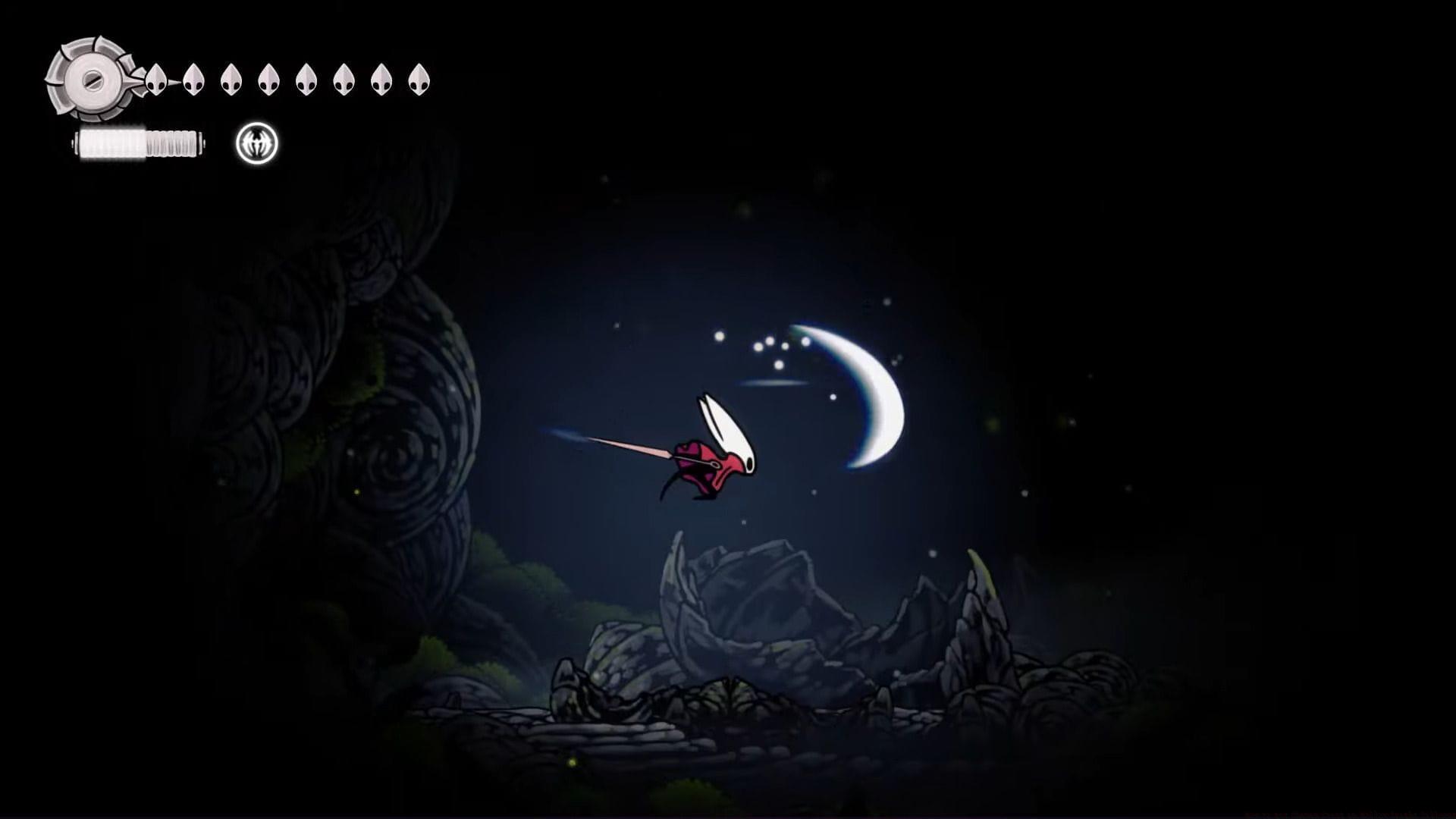Toggle the spider tool equipped state
Image resolution: width=1456 pixels, height=819 pixels.
(256, 143)
